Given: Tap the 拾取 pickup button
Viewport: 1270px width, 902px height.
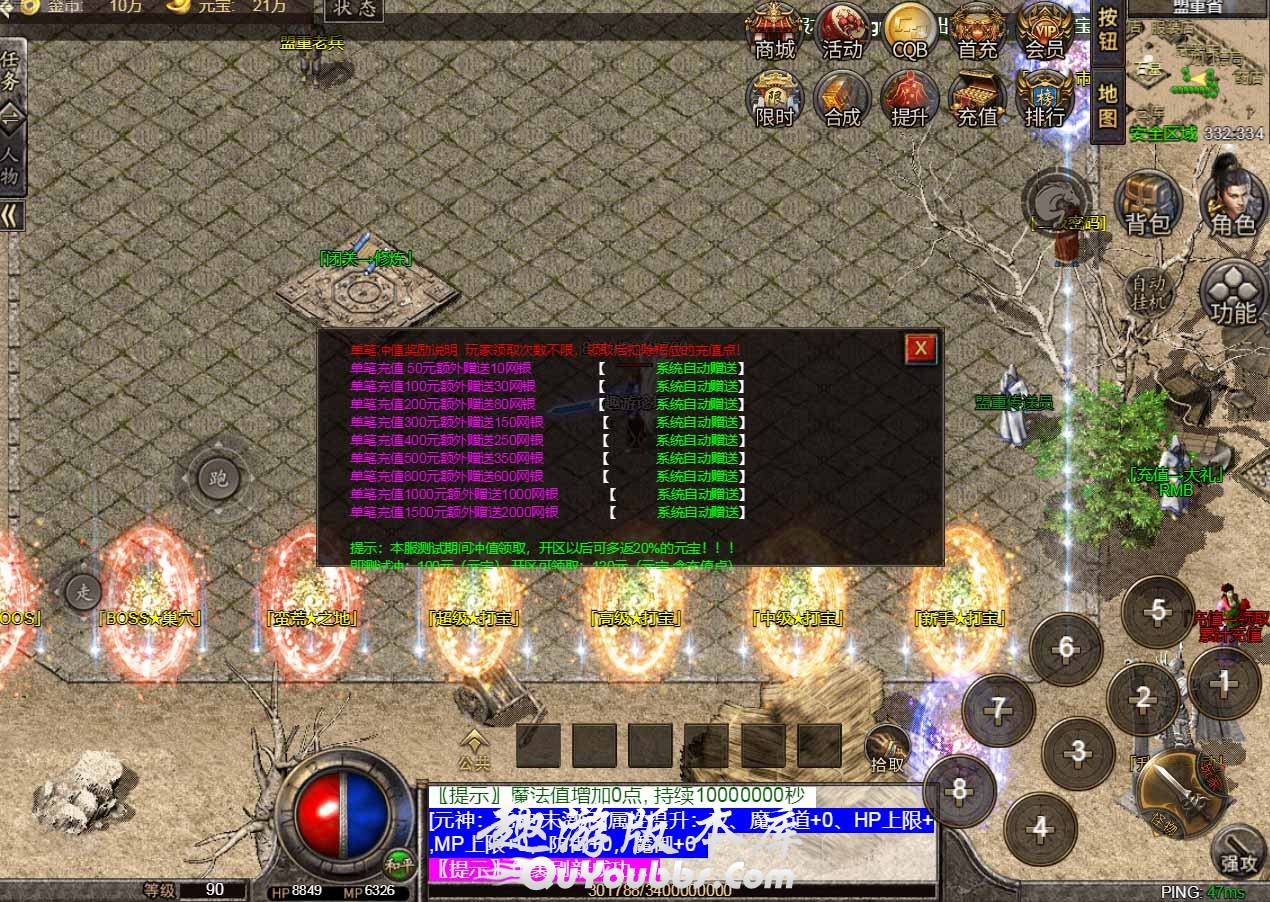Looking at the screenshot, I should (x=887, y=751).
